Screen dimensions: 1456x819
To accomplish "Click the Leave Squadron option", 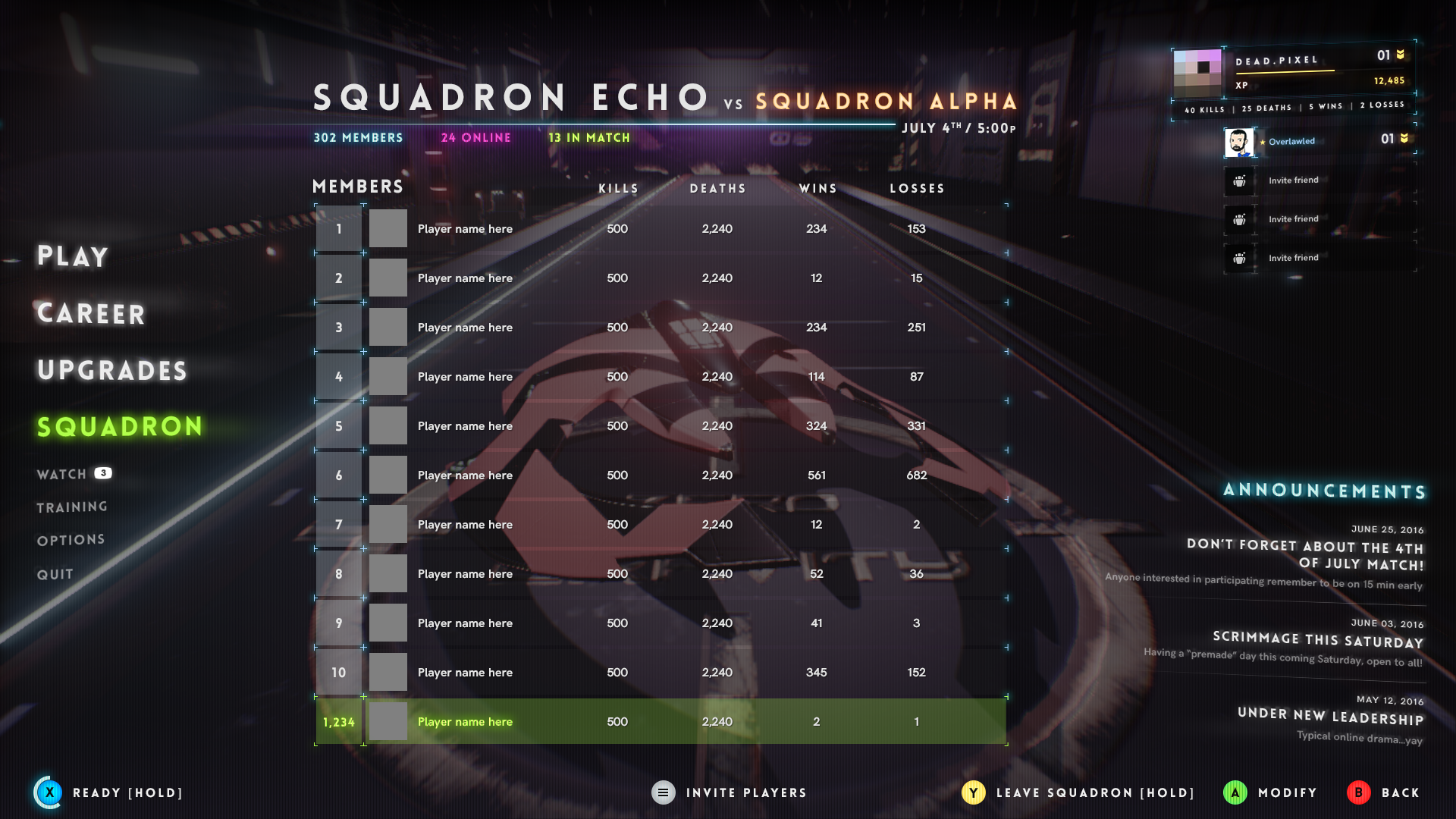I will point(1078,792).
